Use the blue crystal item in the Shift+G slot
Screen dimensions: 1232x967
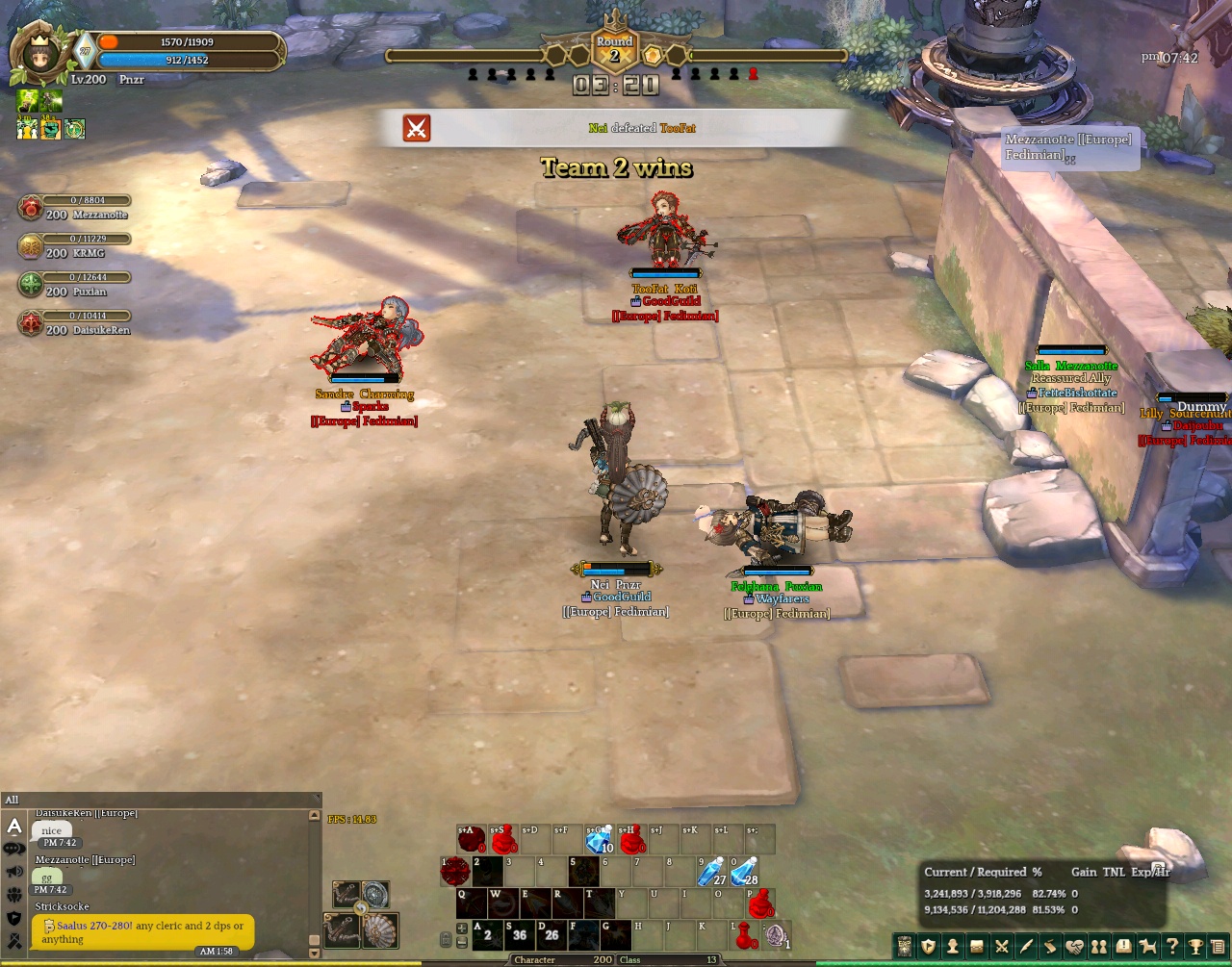600,840
